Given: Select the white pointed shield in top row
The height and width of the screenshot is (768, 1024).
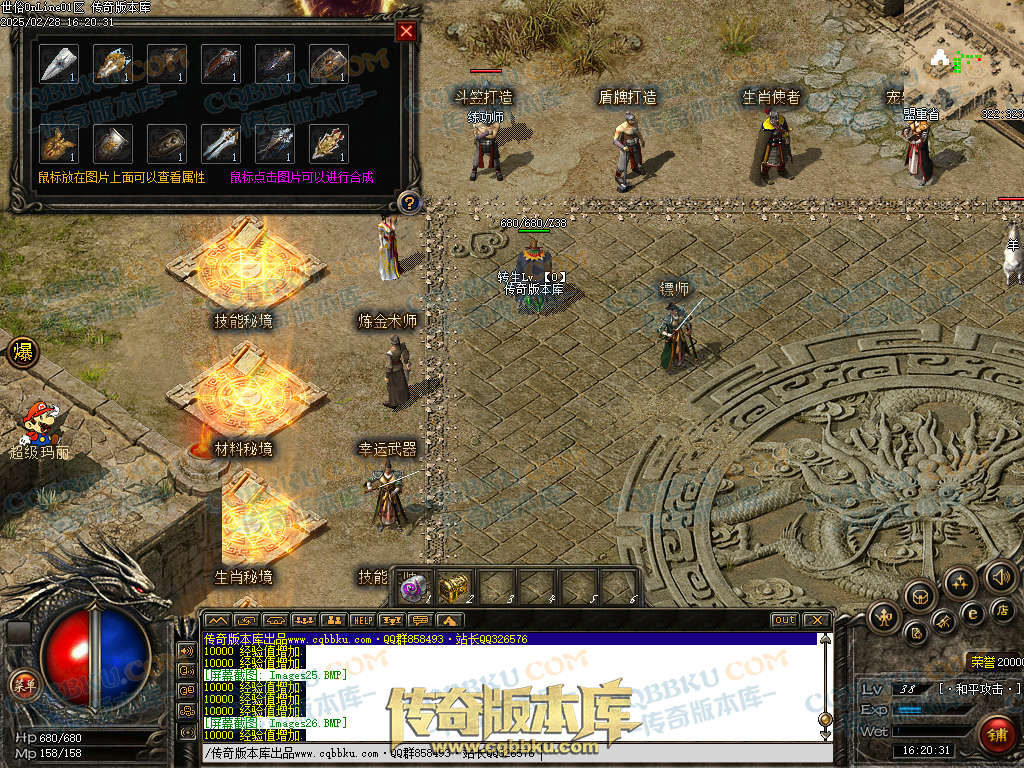Looking at the screenshot, I should 59,64.
